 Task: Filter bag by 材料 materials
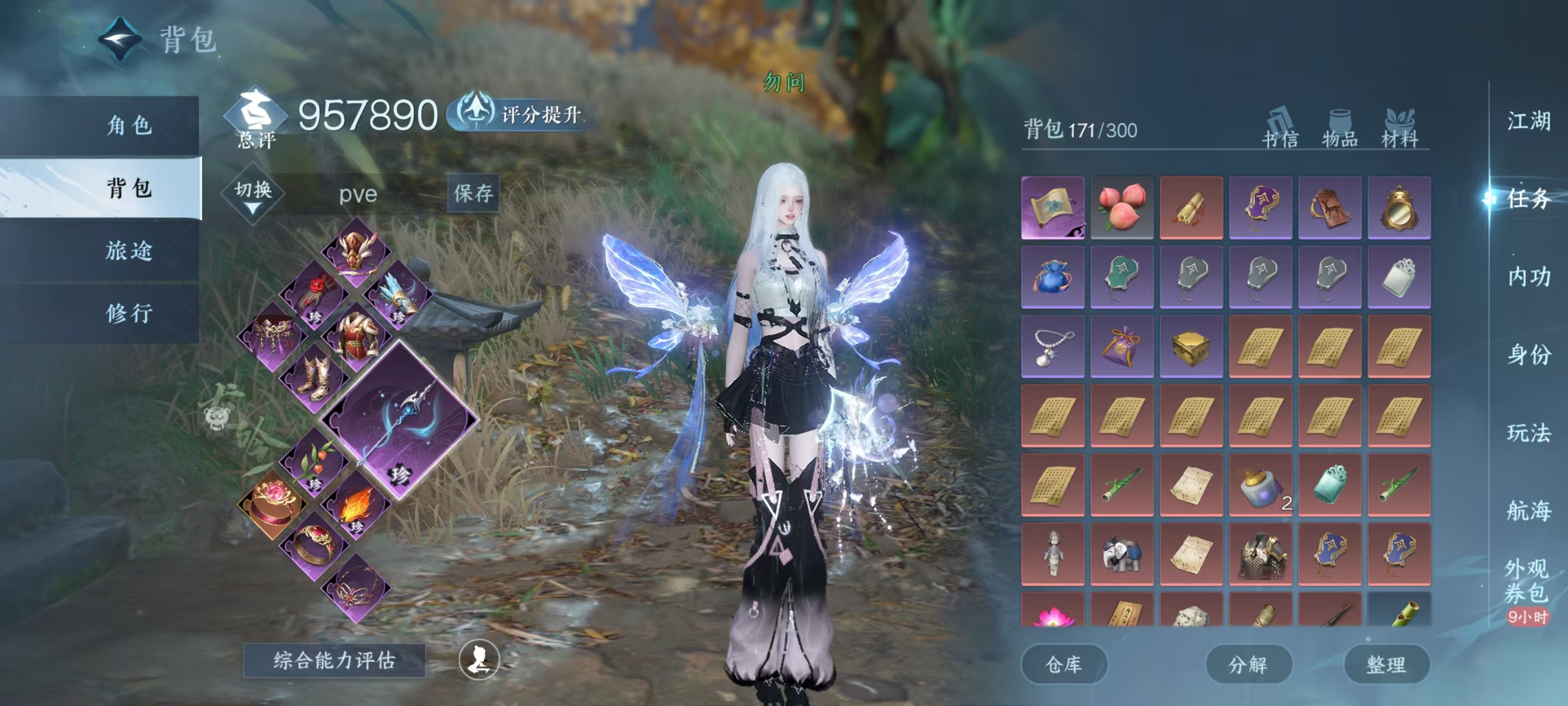pyautogui.click(x=1400, y=128)
